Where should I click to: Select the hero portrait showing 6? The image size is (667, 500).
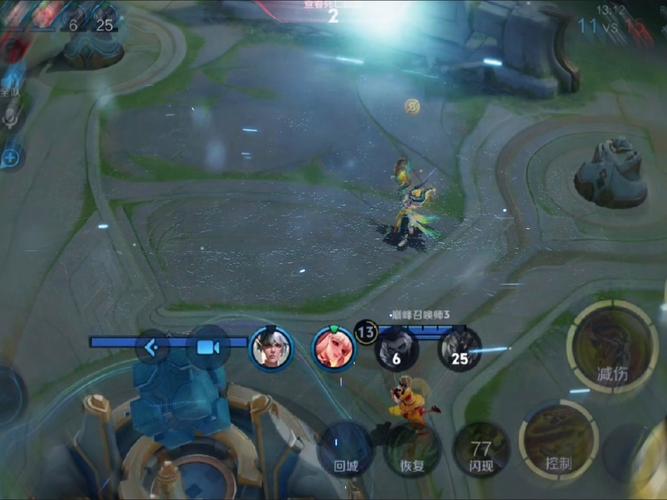[396, 349]
